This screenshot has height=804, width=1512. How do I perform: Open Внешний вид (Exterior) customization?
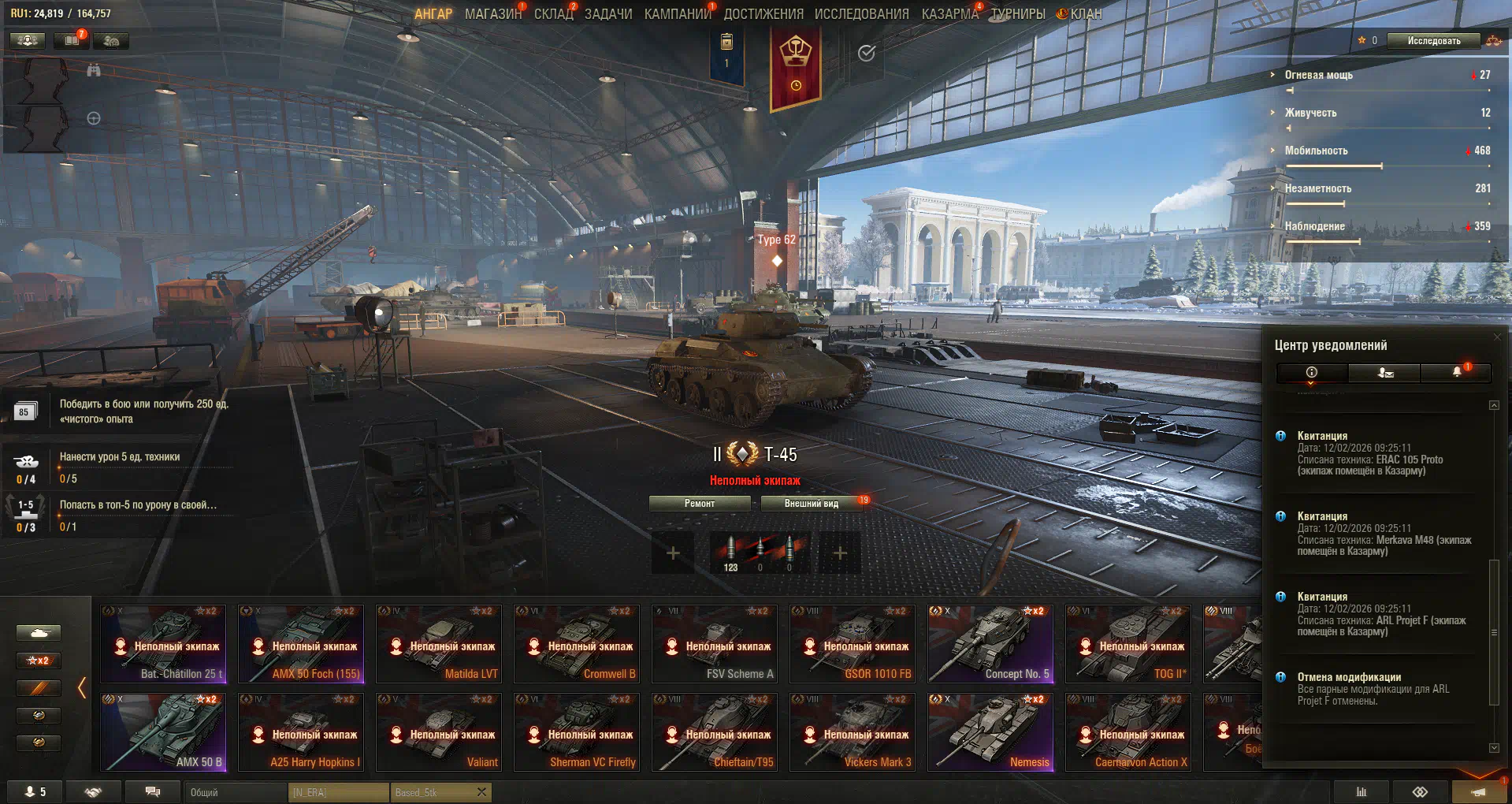tap(811, 504)
